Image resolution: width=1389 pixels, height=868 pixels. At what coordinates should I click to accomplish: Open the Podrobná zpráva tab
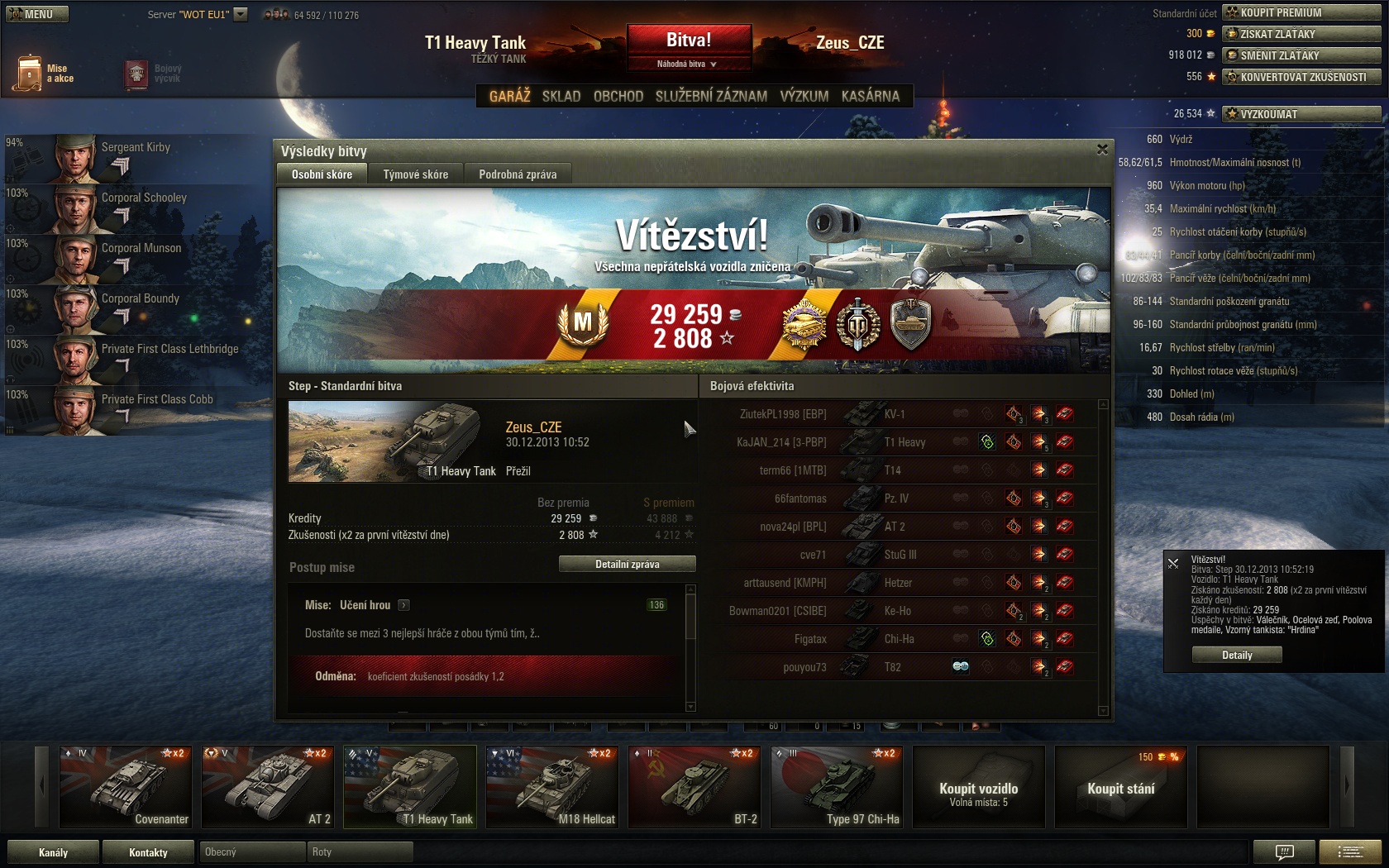point(518,174)
